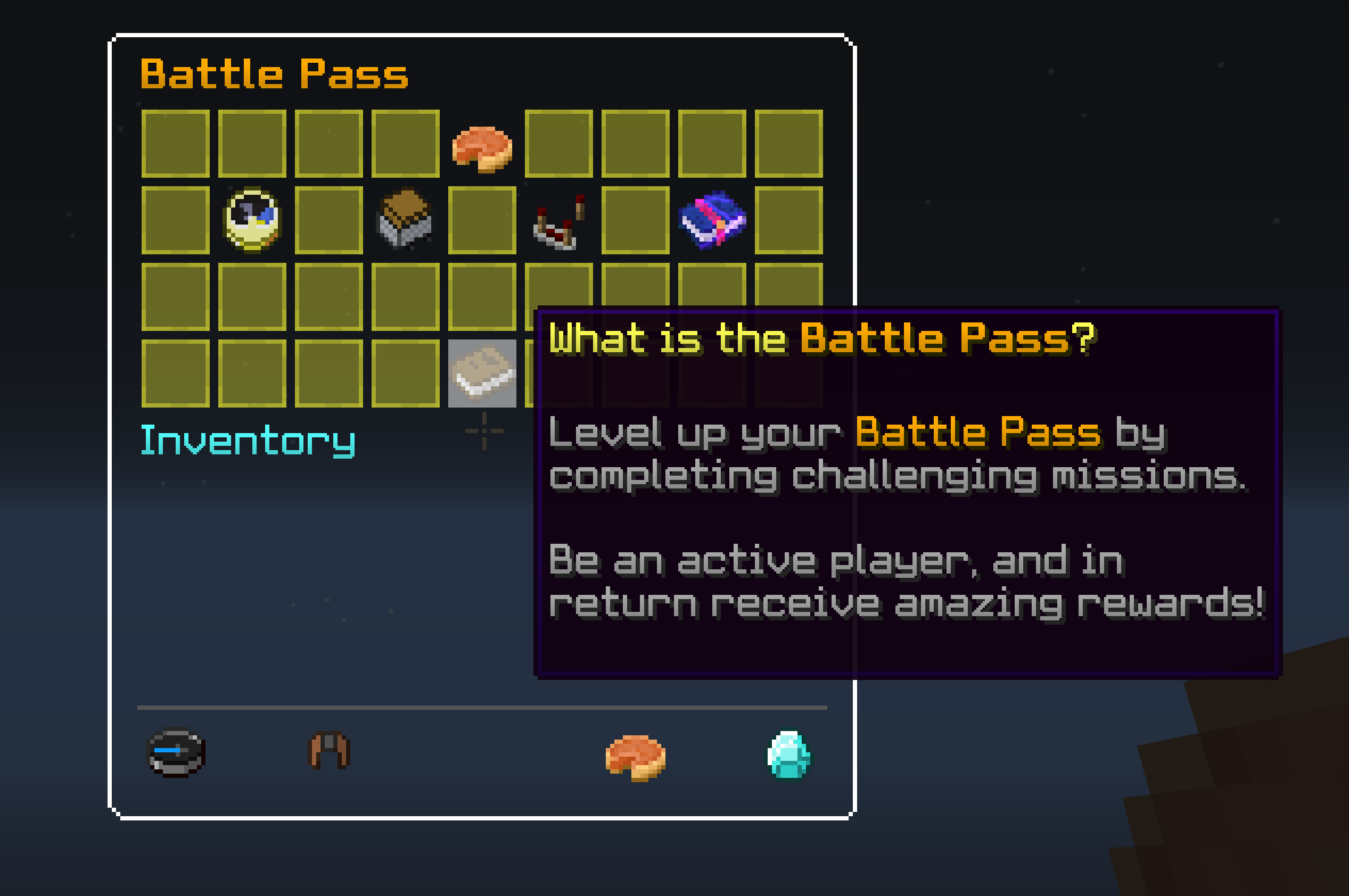Select the pumpkin pie reward in the top row

[x=483, y=150]
